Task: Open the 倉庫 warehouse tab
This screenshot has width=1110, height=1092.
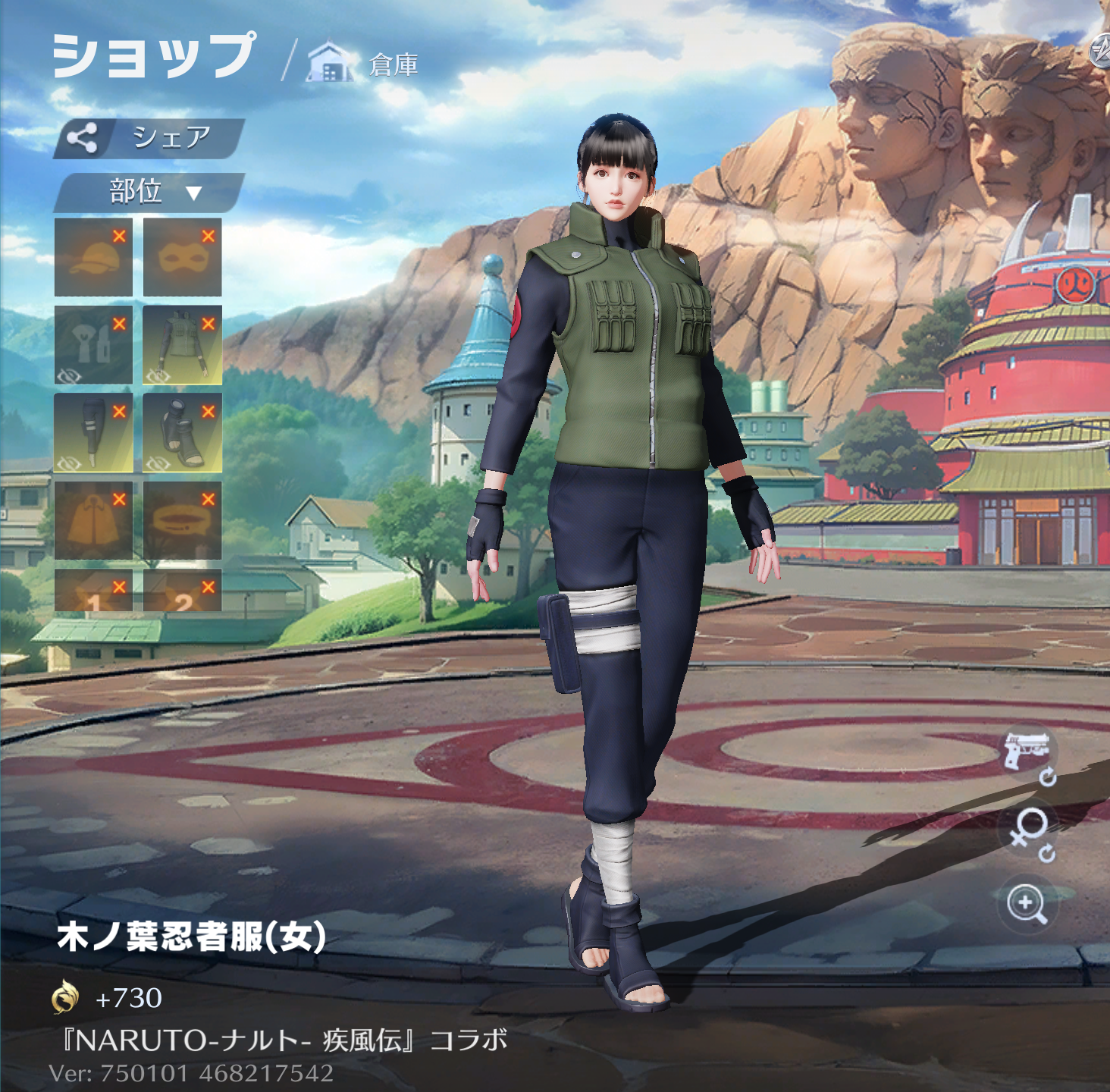Action: pos(364,64)
